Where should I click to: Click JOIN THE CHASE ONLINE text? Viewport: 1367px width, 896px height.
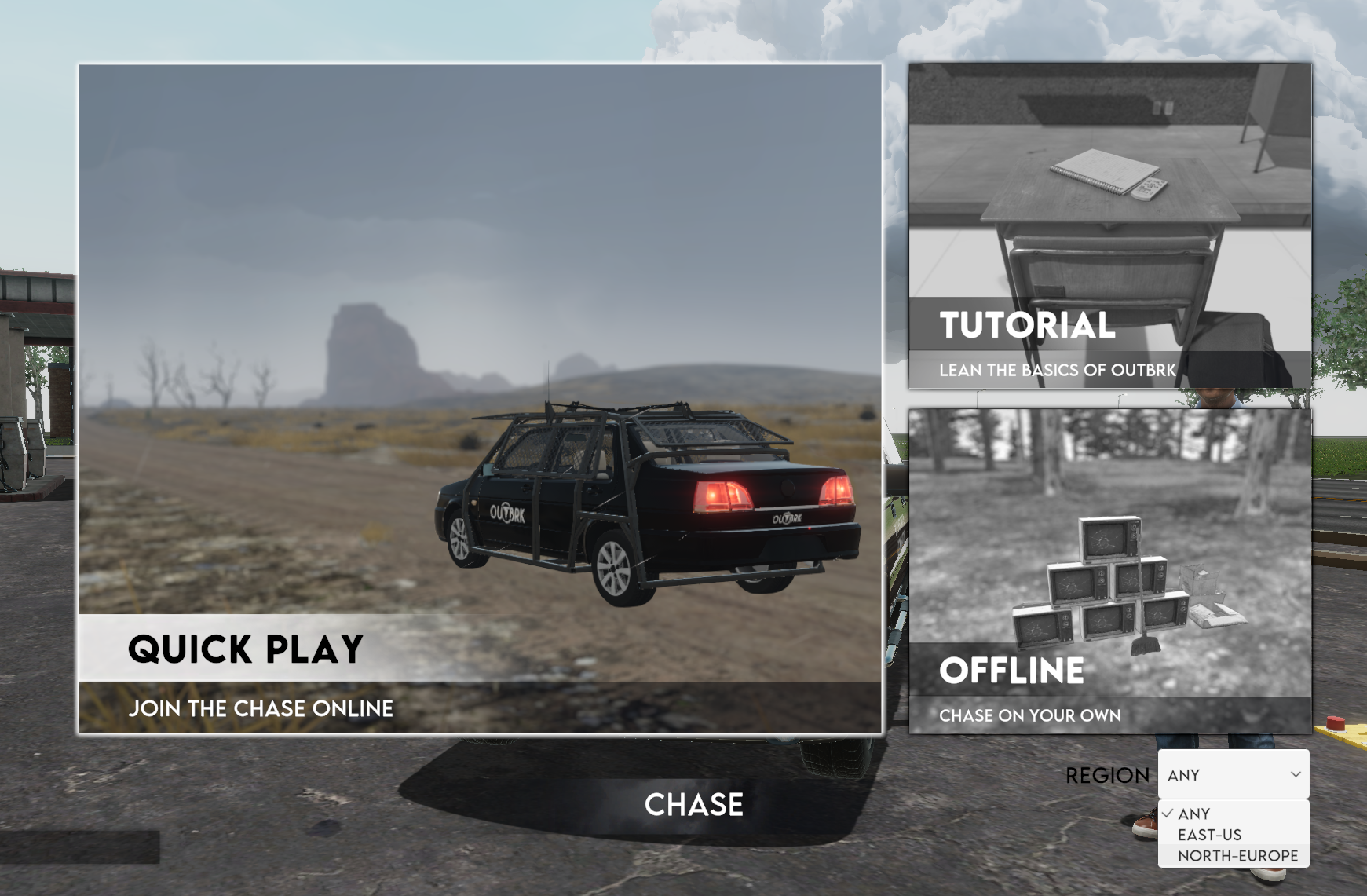coord(262,708)
